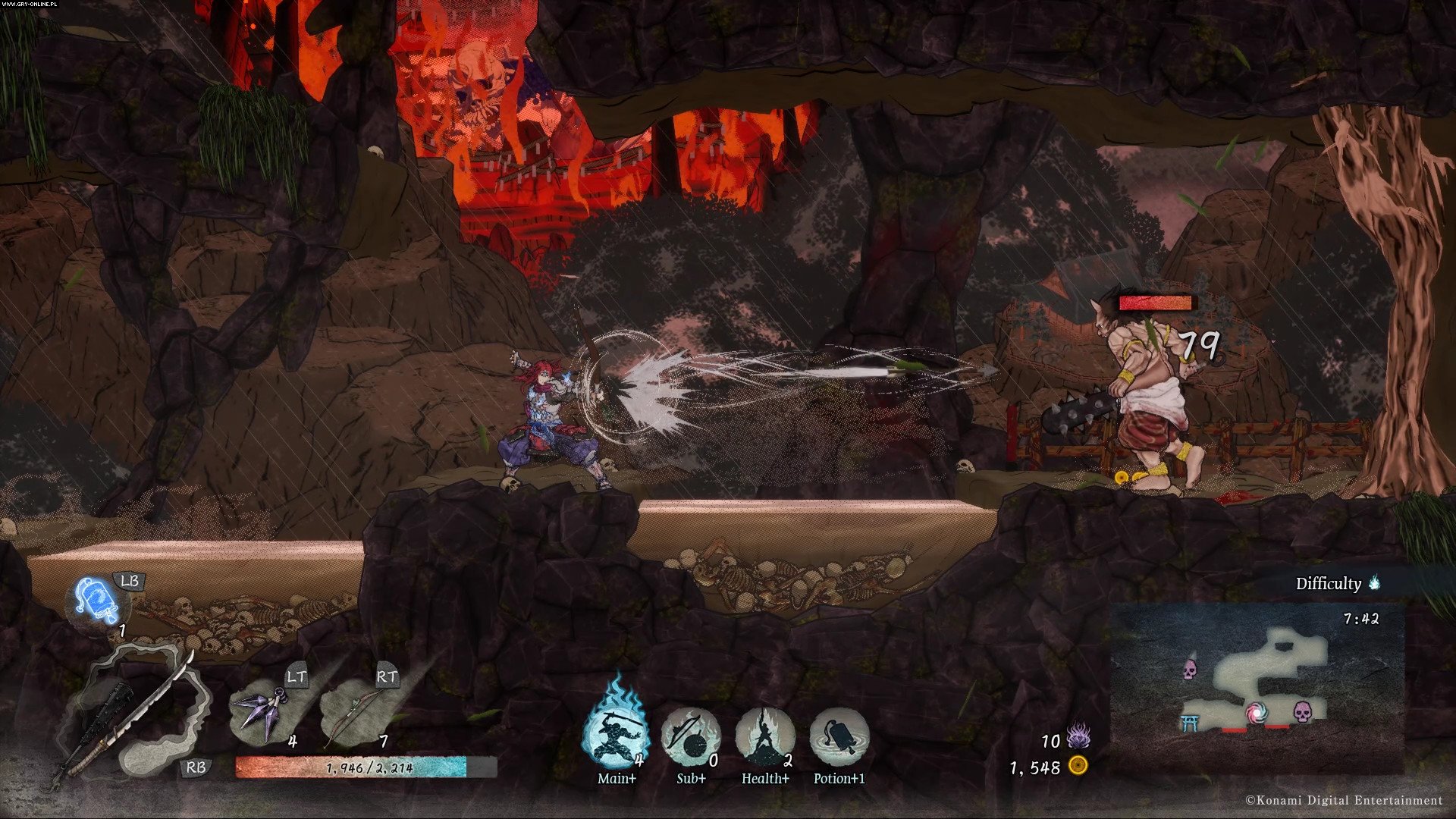Click the gold coin currency icon
Viewport: 1456px width, 819px height.
1078,765
